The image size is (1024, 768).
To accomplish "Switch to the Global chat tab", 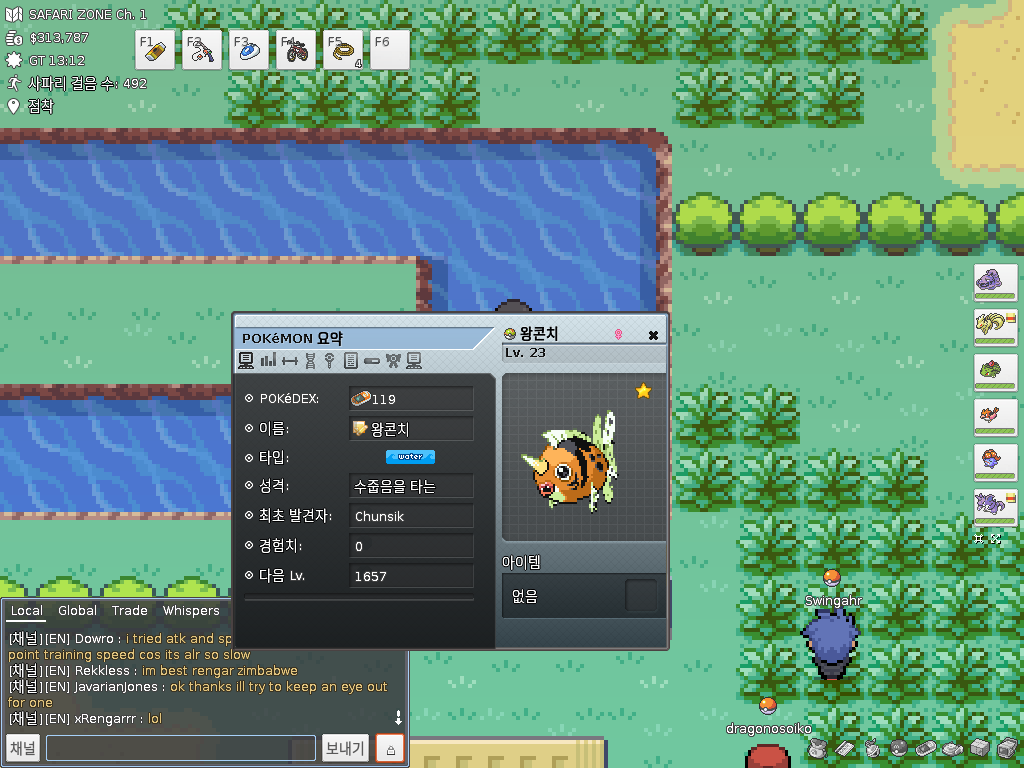I will 77,611.
